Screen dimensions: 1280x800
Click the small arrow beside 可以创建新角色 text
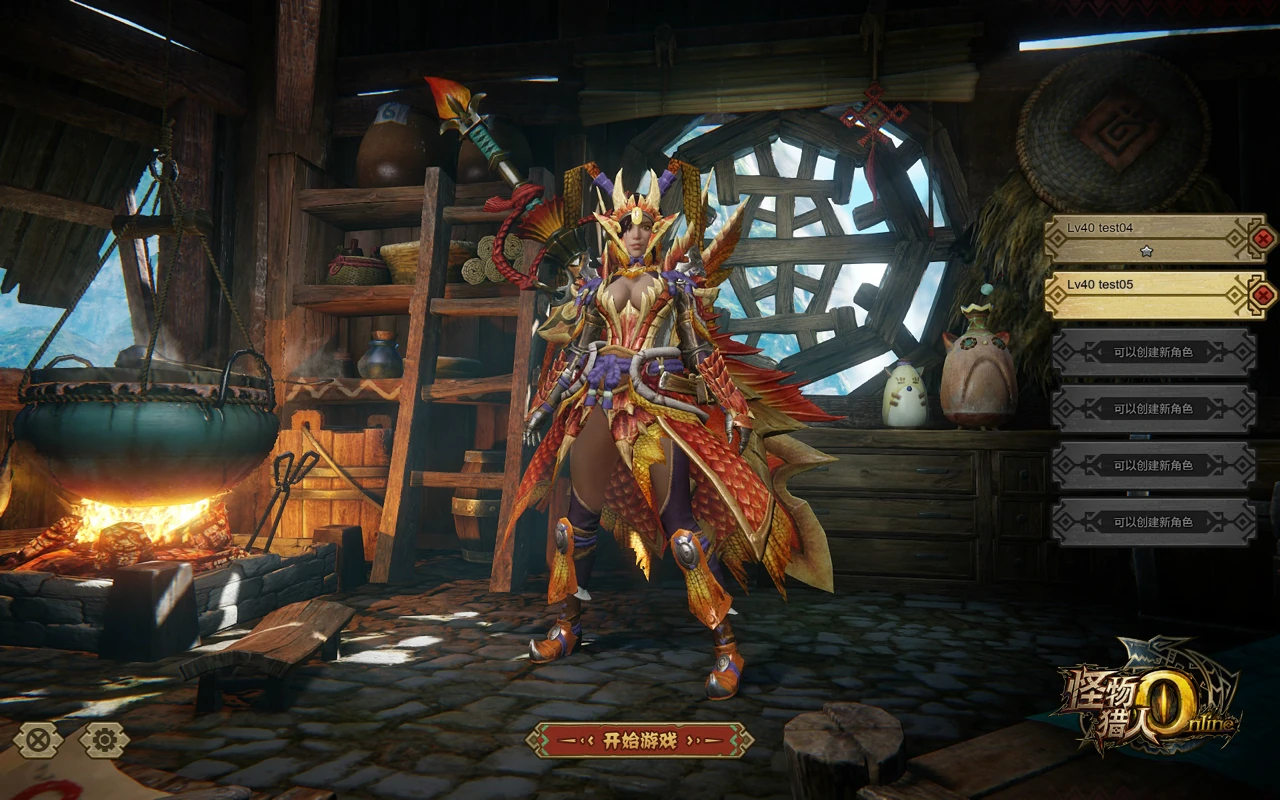1098,353
